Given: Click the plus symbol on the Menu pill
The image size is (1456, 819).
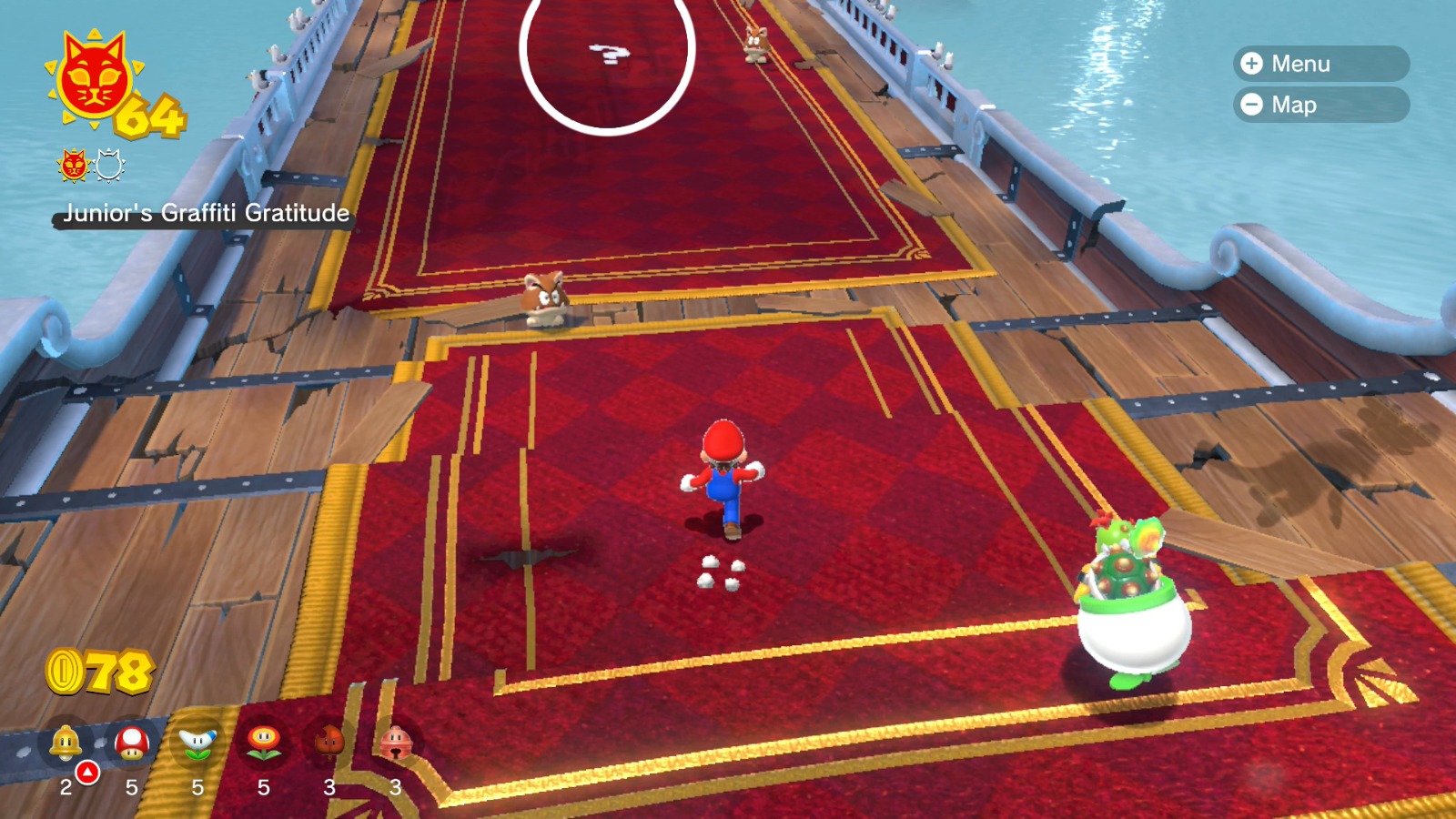Looking at the screenshot, I should point(1254,65).
